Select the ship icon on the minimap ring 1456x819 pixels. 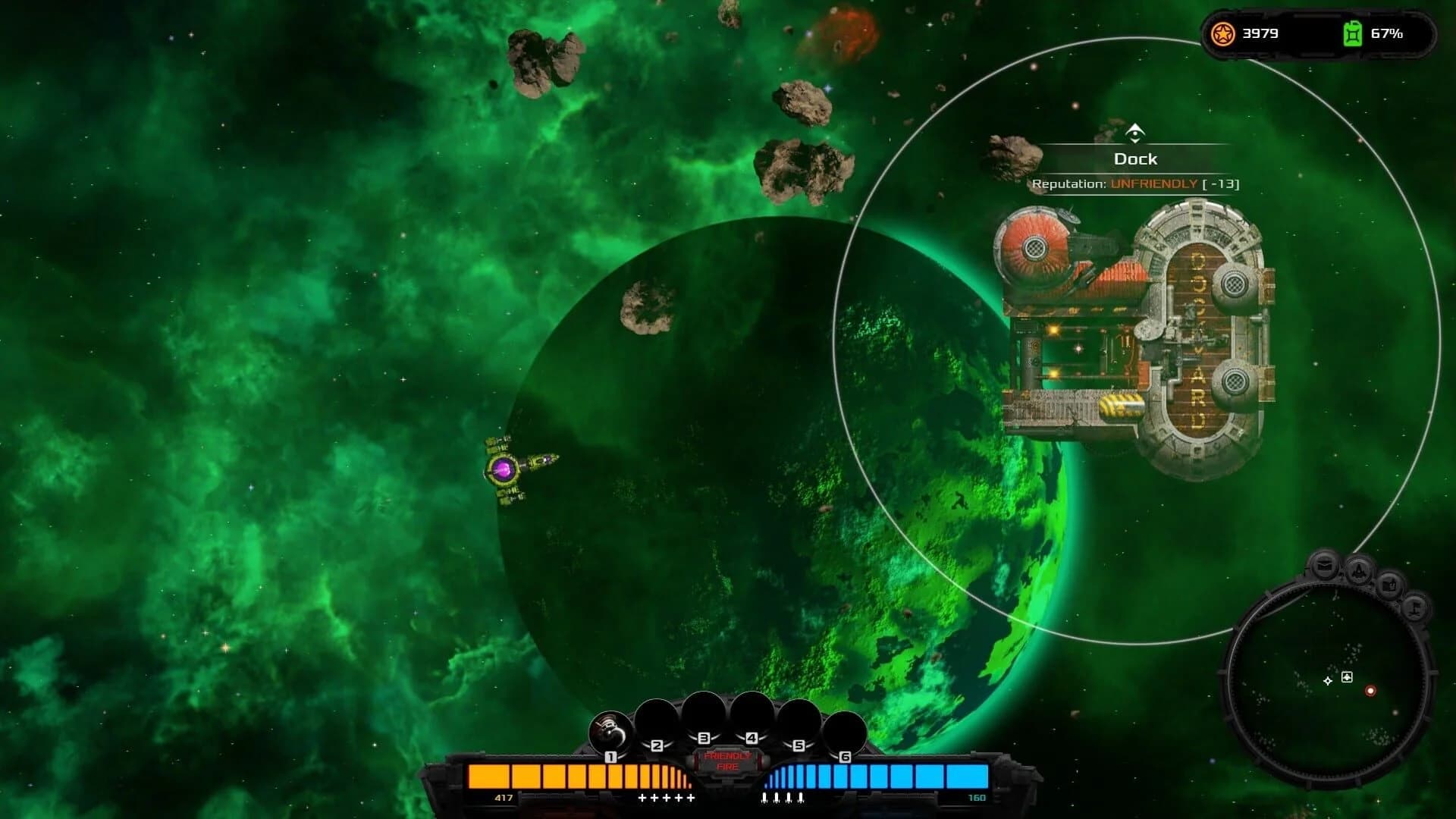point(1359,571)
